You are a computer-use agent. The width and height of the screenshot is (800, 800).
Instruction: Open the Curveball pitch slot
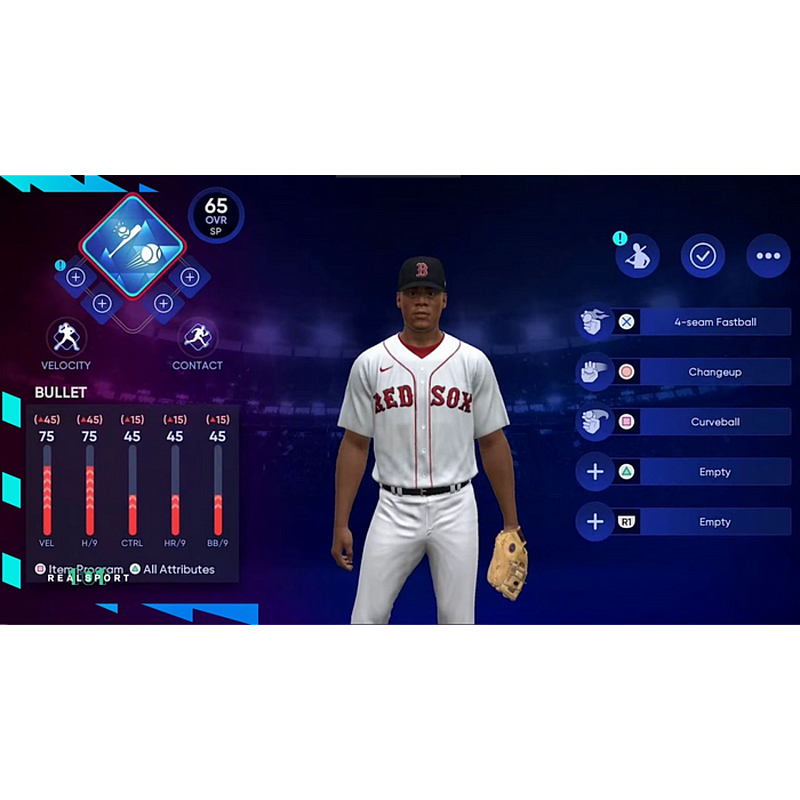click(x=714, y=422)
